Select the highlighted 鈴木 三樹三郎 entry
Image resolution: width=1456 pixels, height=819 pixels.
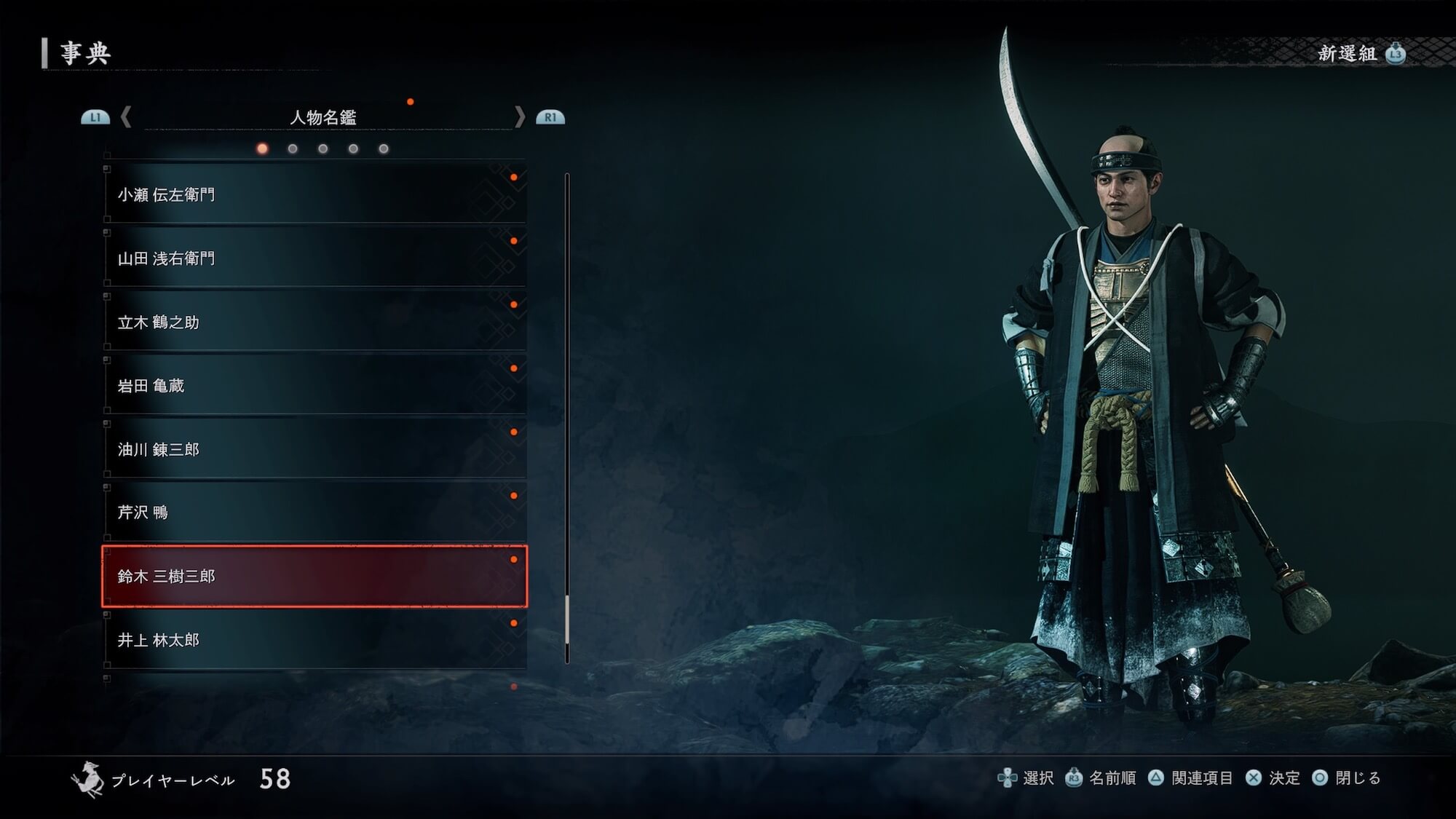click(x=313, y=576)
